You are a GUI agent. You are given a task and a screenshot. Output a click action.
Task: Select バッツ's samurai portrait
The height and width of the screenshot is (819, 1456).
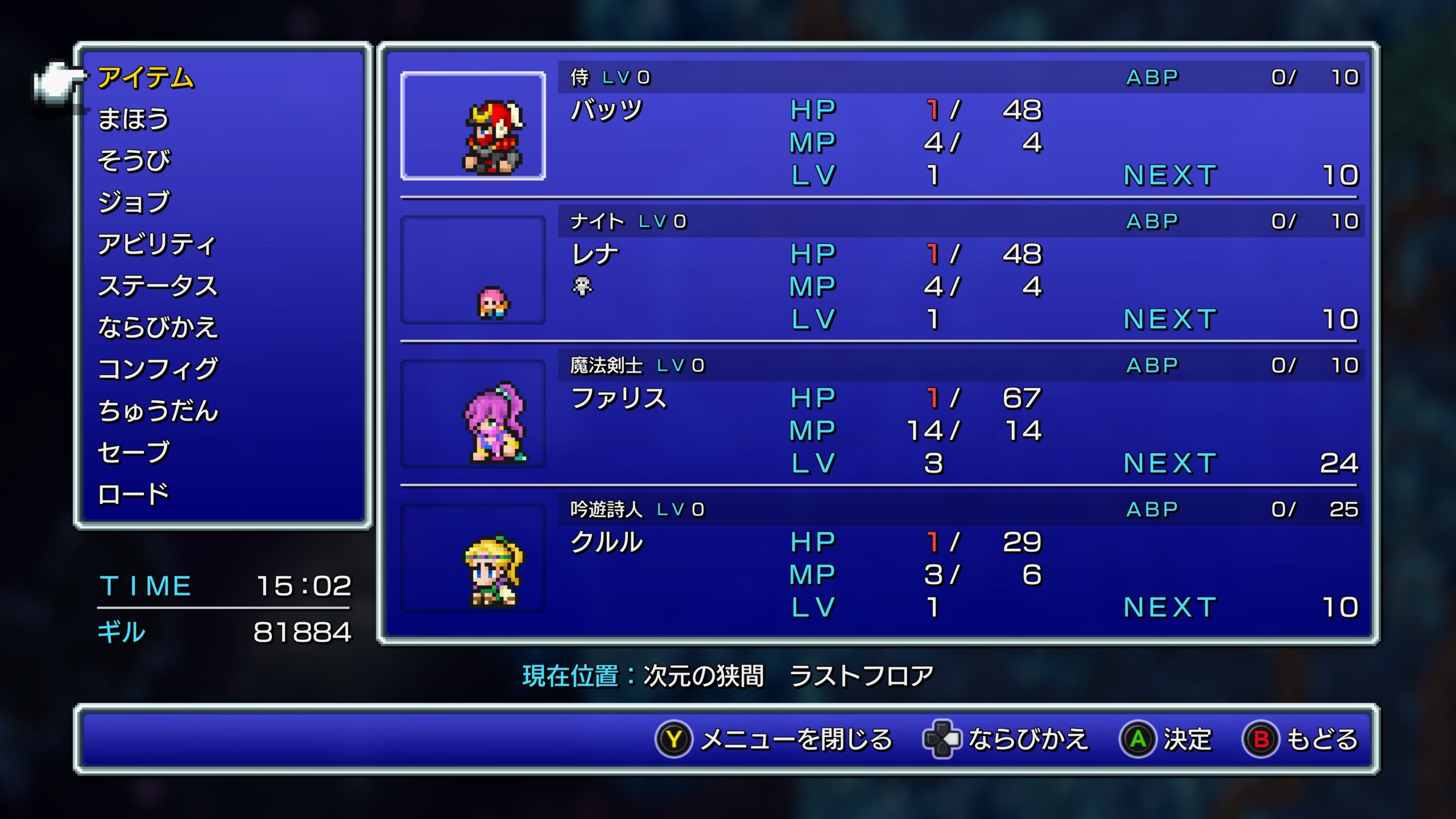point(473,126)
